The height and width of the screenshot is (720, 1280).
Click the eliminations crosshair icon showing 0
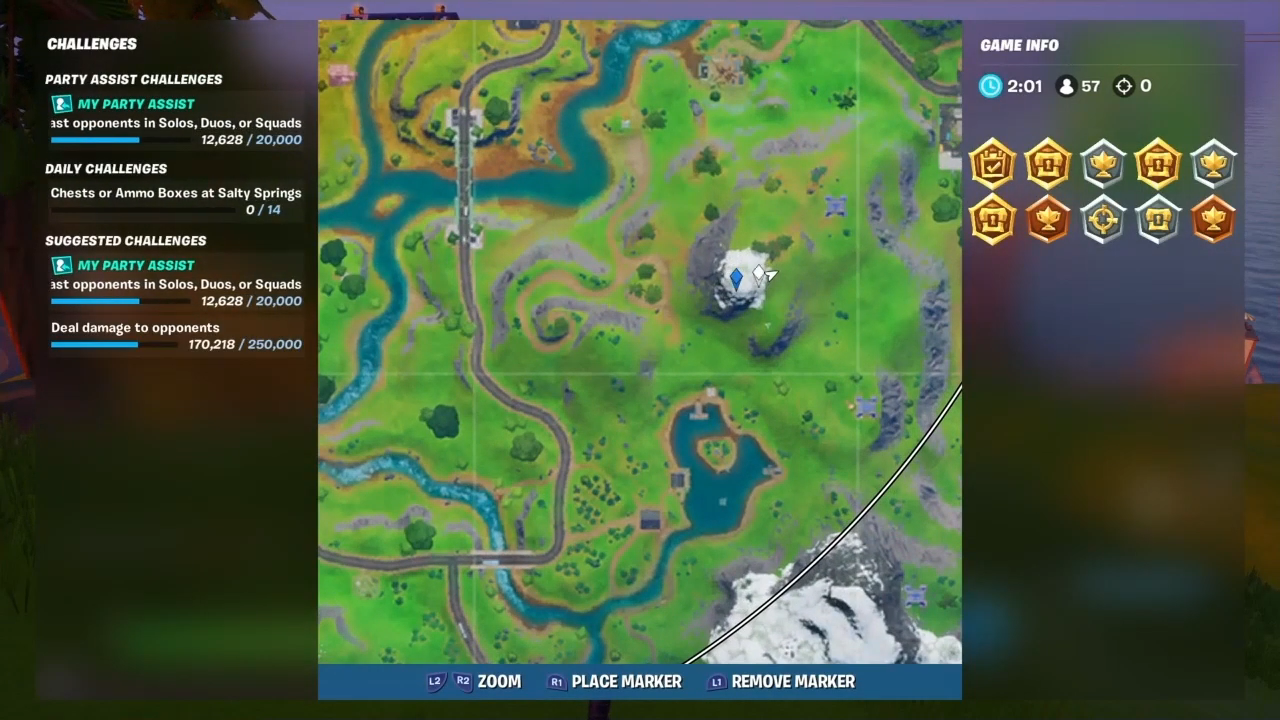pyautogui.click(x=1124, y=86)
